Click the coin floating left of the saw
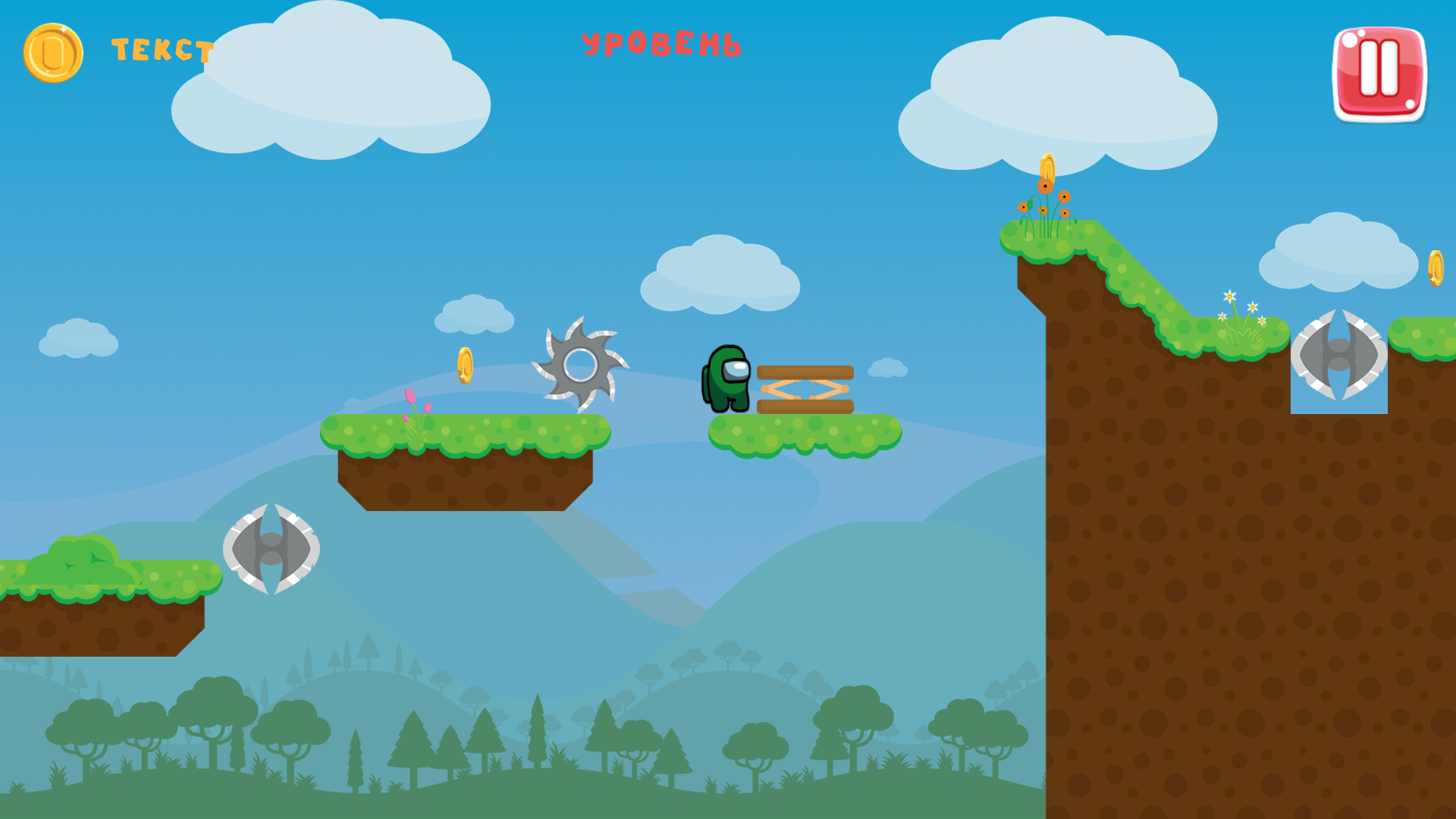 coord(466,366)
